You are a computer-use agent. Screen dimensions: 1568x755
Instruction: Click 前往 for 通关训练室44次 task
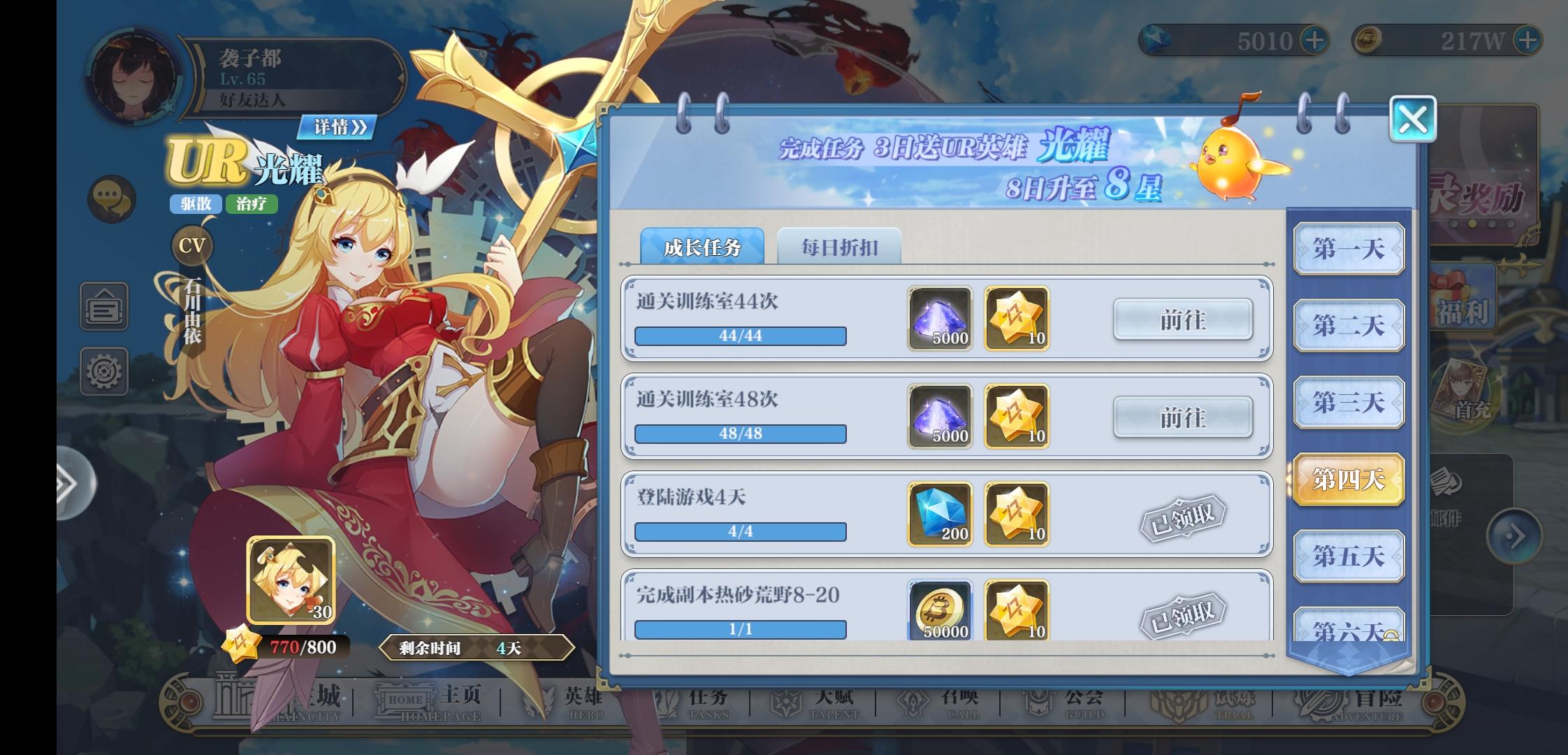pos(1183,319)
